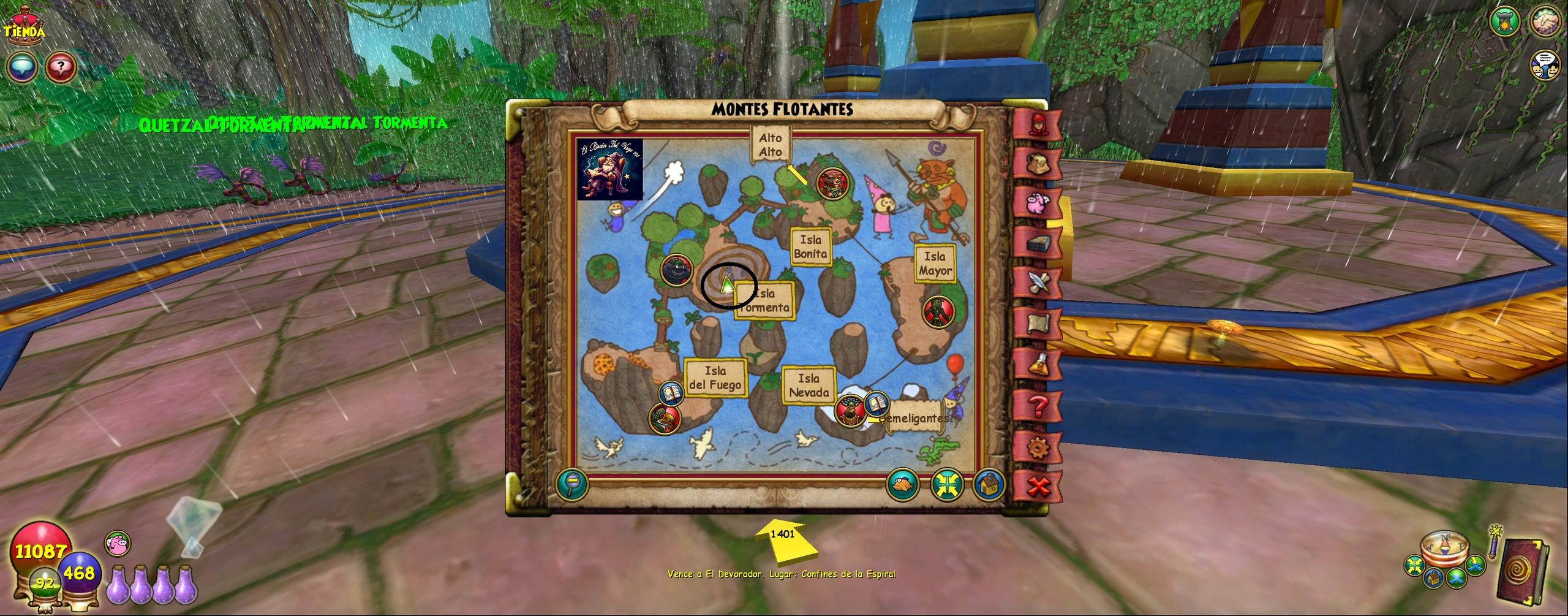Open the quill and scroll quest tab
Image resolution: width=1568 pixels, height=616 pixels.
1037,283
